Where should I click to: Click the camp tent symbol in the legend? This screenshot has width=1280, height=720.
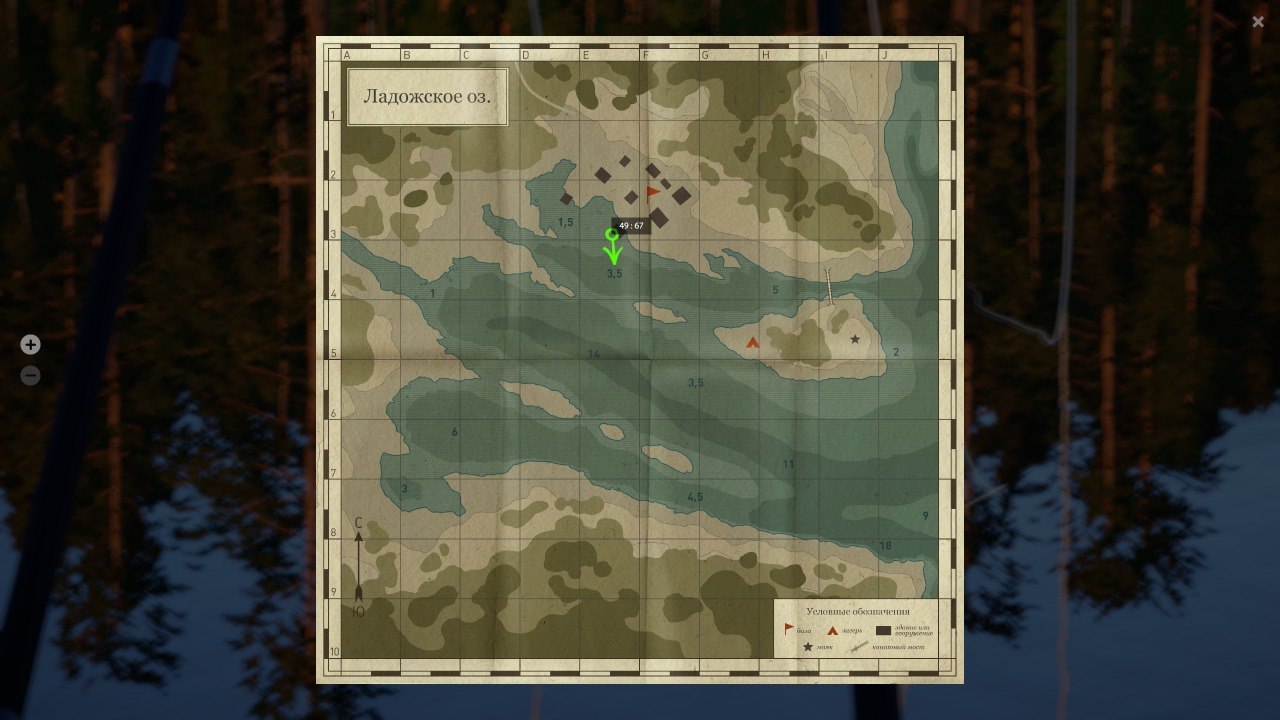[x=832, y=631]
